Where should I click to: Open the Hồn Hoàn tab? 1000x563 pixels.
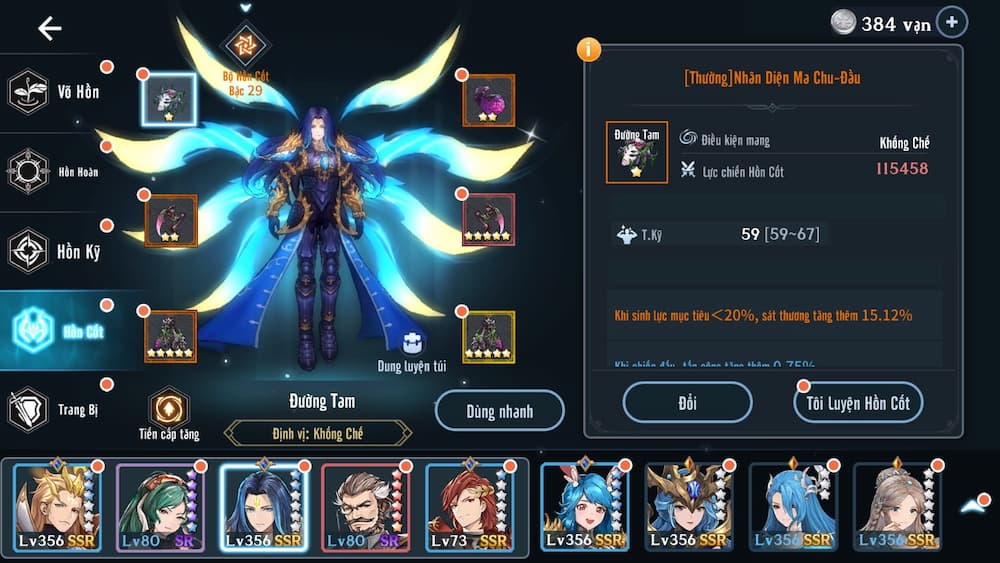point(55,171)
